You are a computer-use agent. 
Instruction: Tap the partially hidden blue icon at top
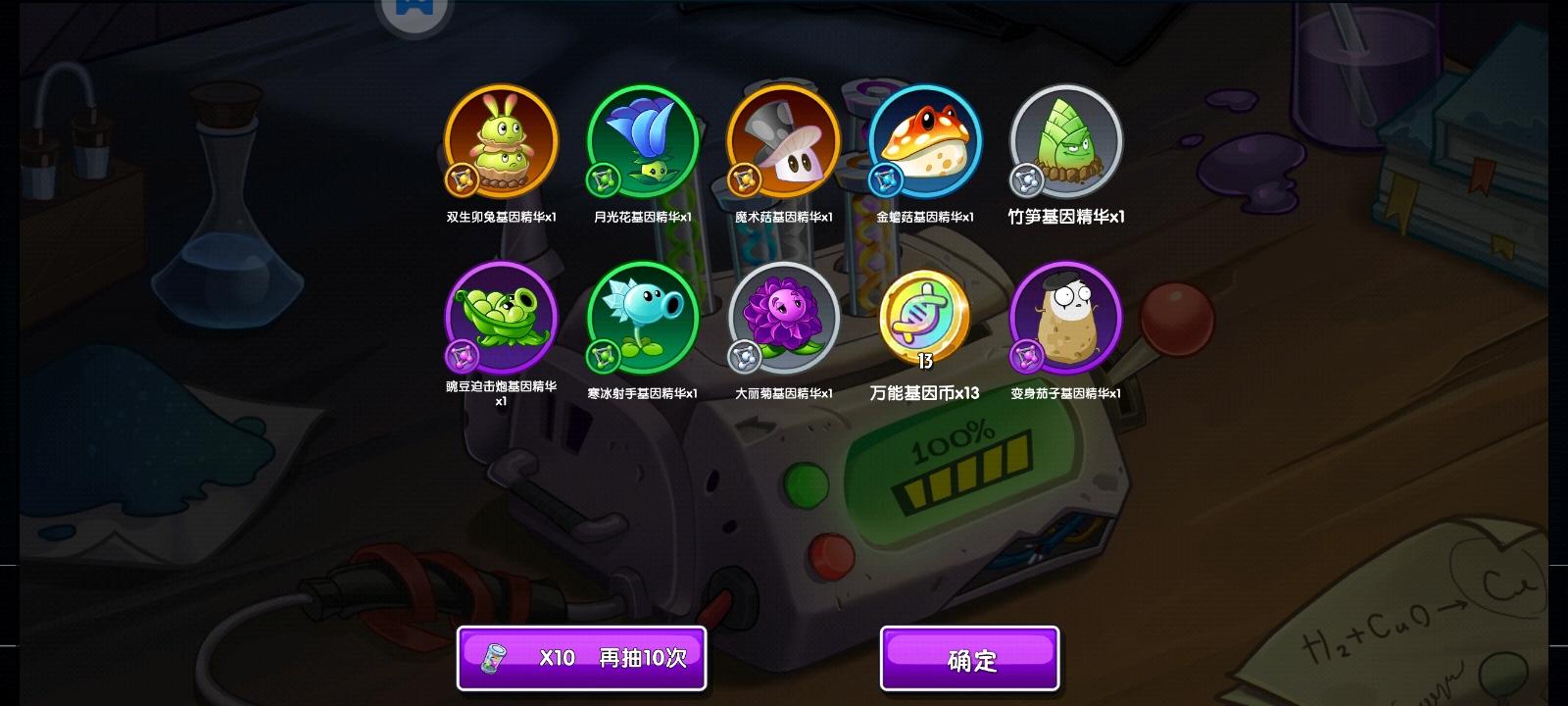click(x=416, y=12)
